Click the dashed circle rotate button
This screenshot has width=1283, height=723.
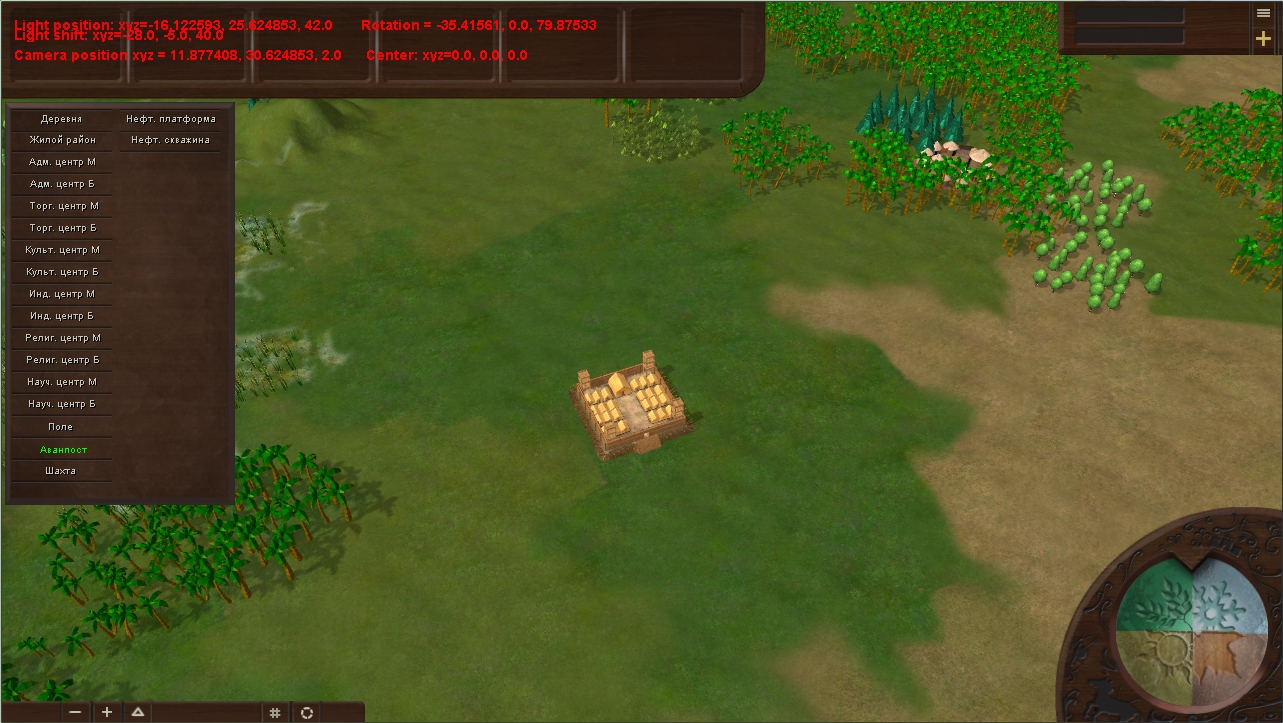[307, 712]
